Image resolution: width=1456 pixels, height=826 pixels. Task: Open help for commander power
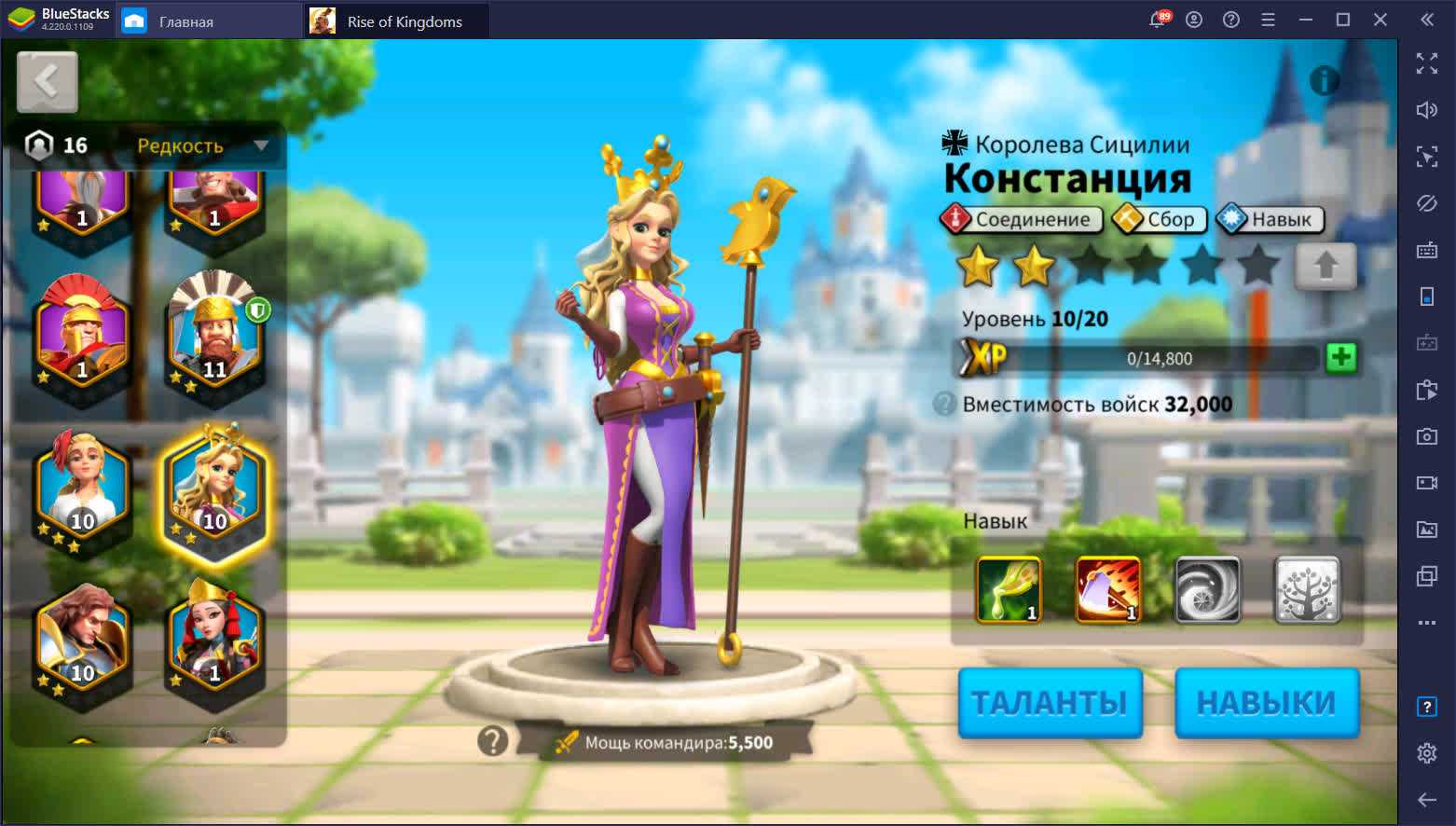[x=492, y=741]
